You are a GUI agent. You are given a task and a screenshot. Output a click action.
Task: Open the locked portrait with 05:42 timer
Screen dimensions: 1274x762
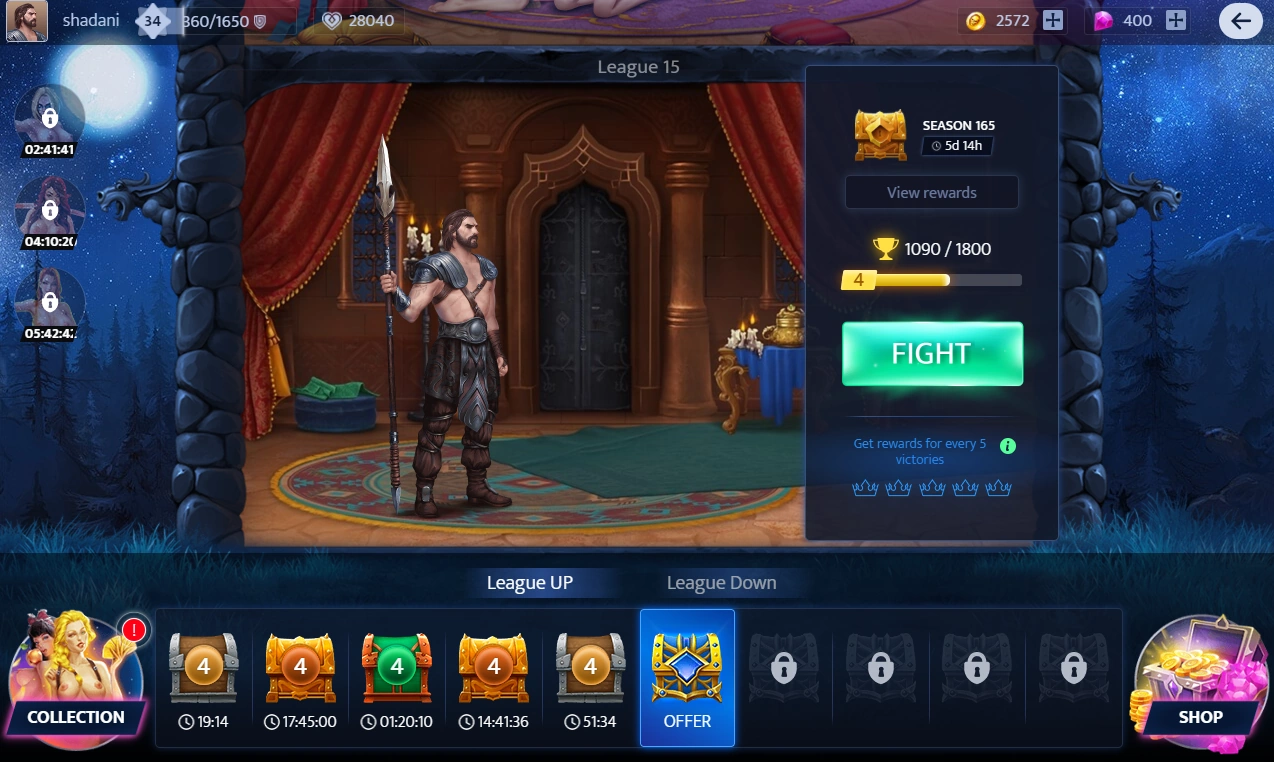pos(49,301)
